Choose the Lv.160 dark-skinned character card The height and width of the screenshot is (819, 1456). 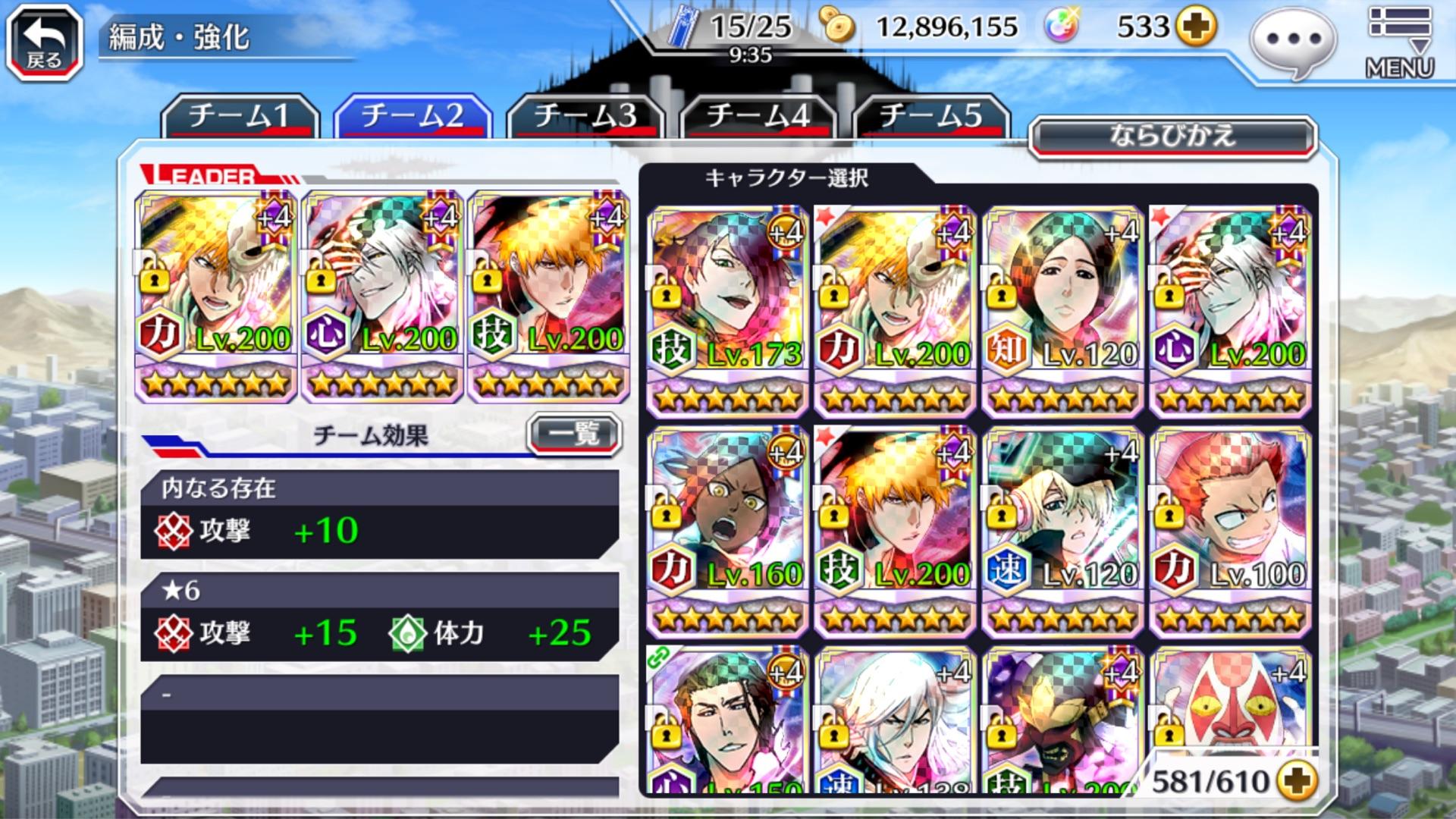pyautogui.click(x=726, y=531)
